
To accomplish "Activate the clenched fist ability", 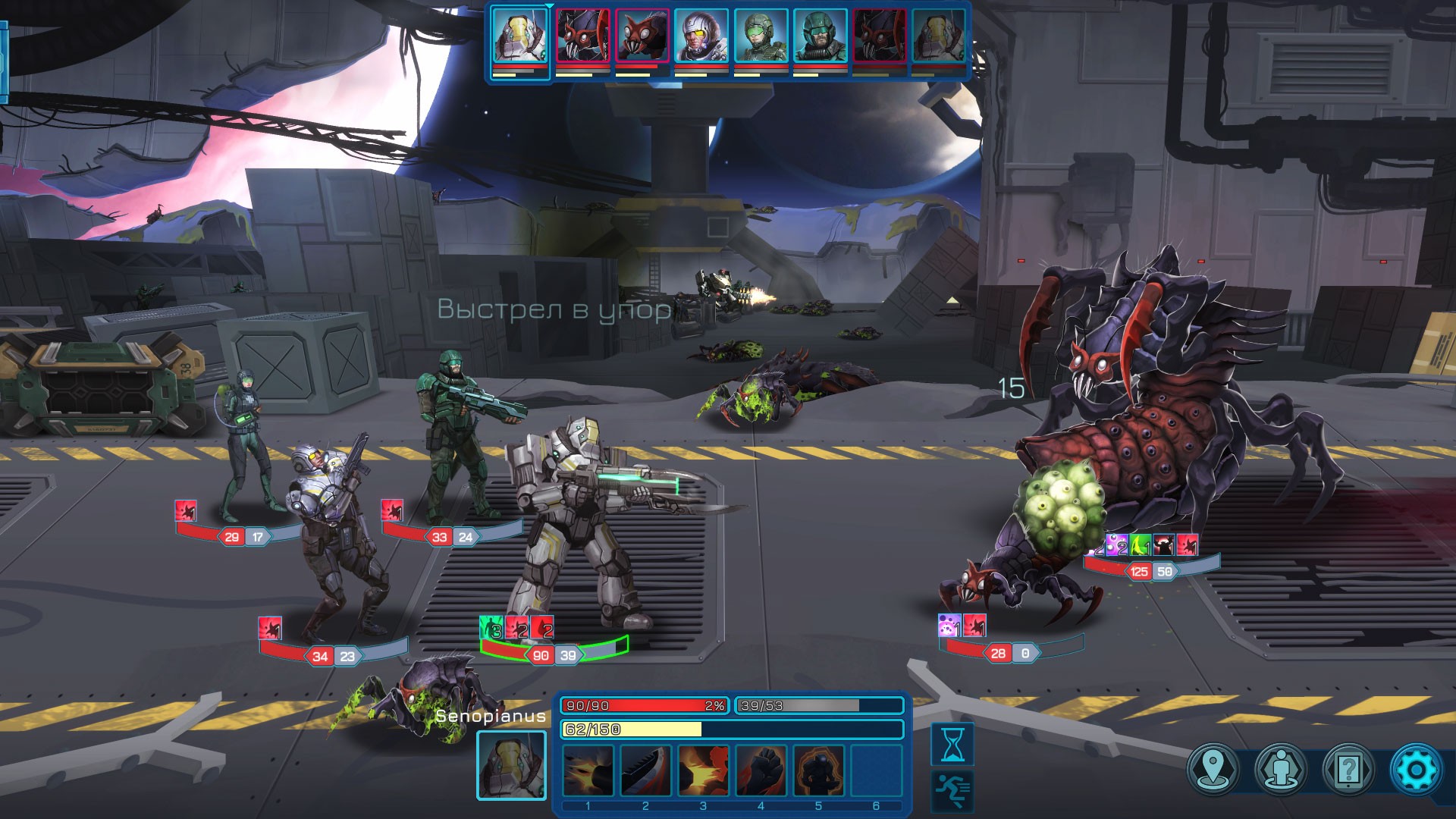I will 761,770.
